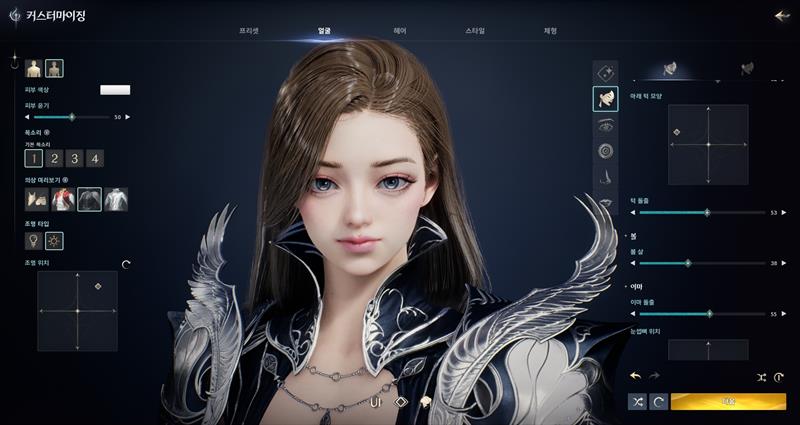Select the 스타일 tab
The width and height of the screenshot is (800, 425).
[x=475, y=32]
